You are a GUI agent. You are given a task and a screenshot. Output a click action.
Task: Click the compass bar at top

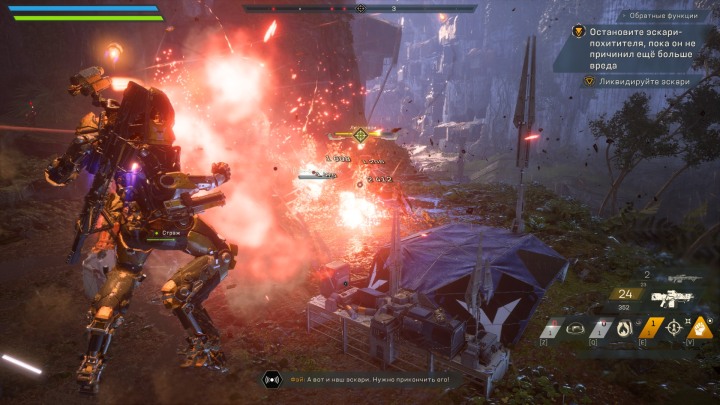click(361, 8)
